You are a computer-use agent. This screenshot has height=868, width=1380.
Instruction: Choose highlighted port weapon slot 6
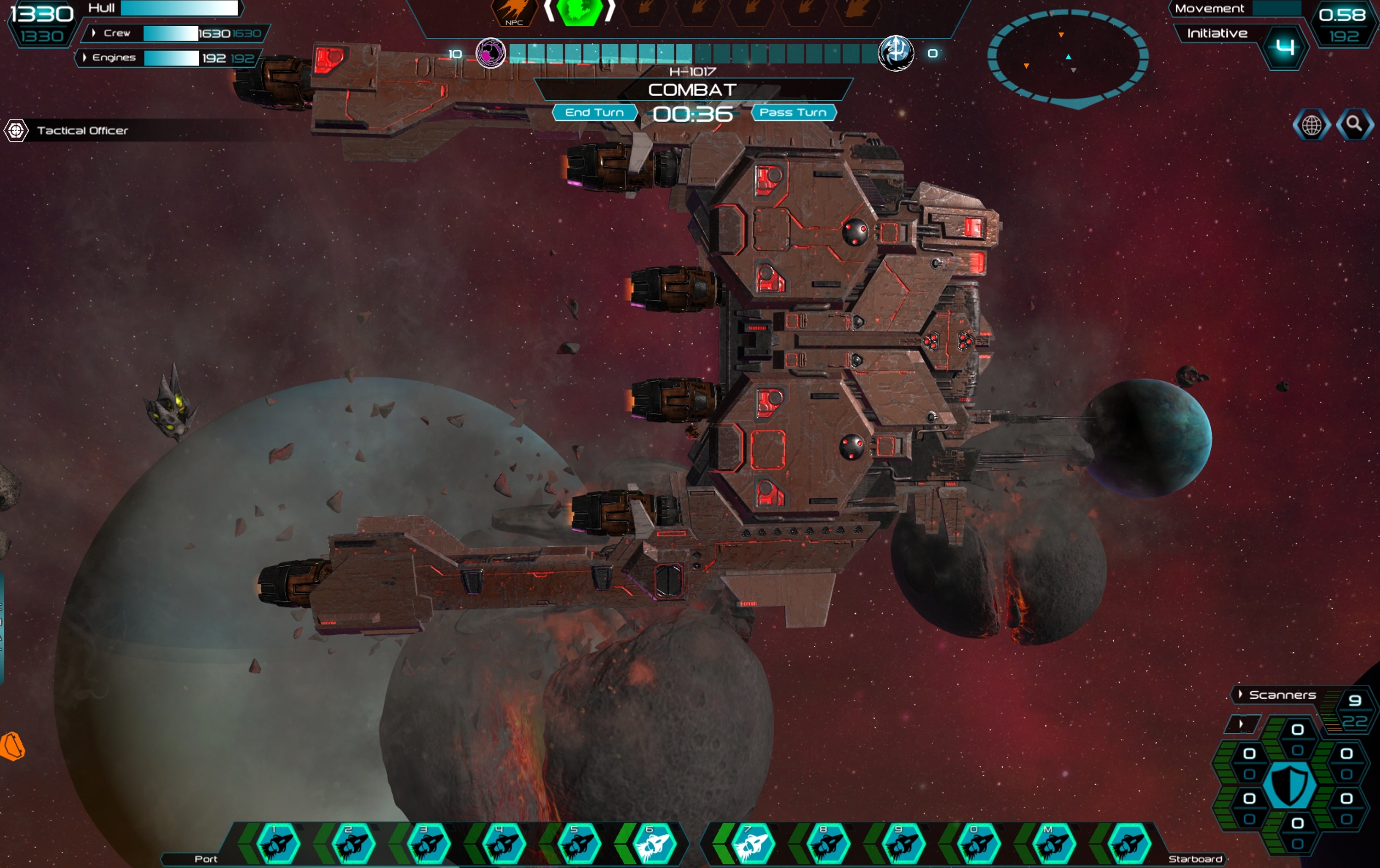(x=653, y=844)
